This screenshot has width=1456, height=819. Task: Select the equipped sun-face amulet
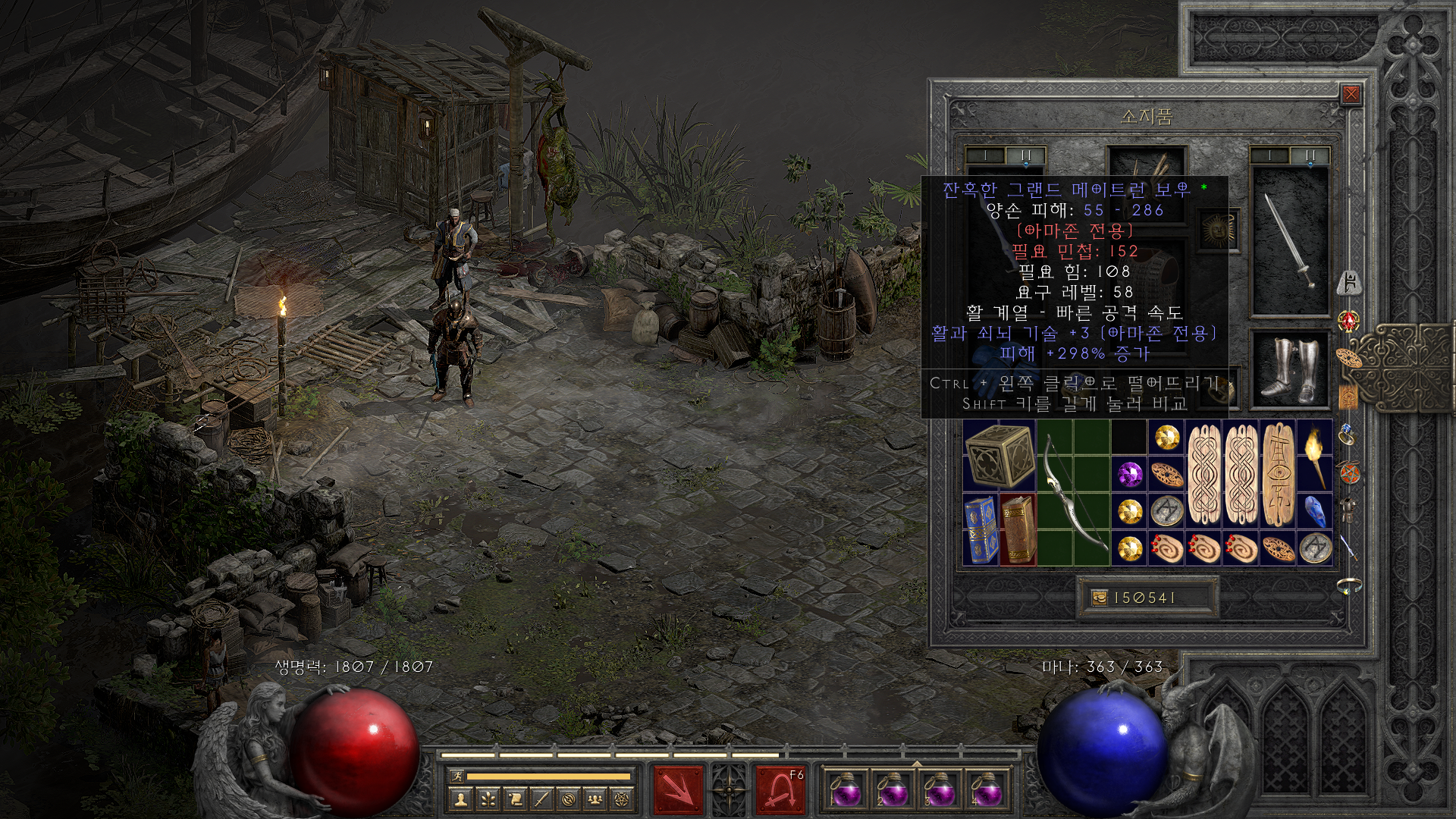1218,228
